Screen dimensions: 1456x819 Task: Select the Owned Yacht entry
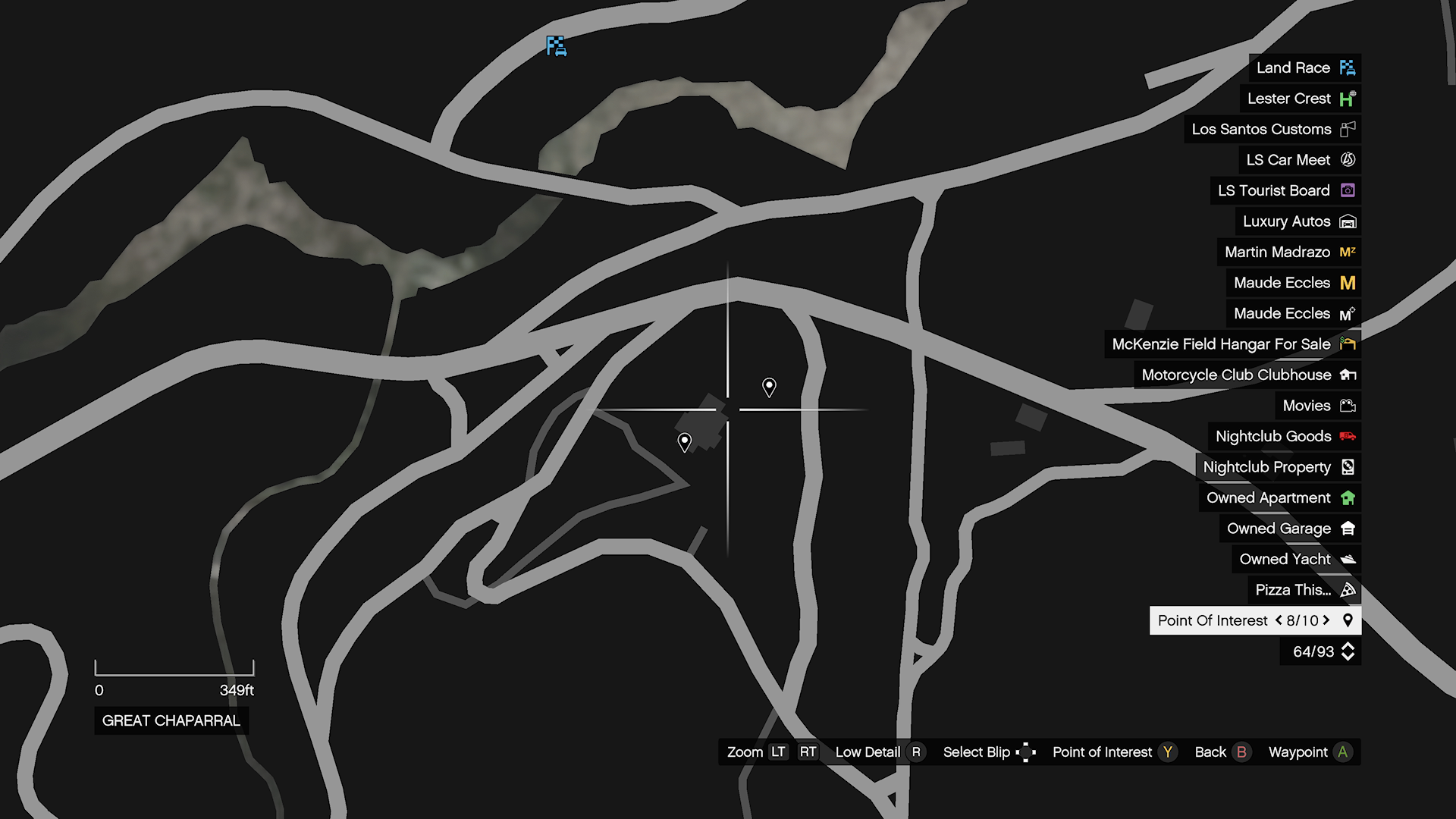coord(1296,559)
